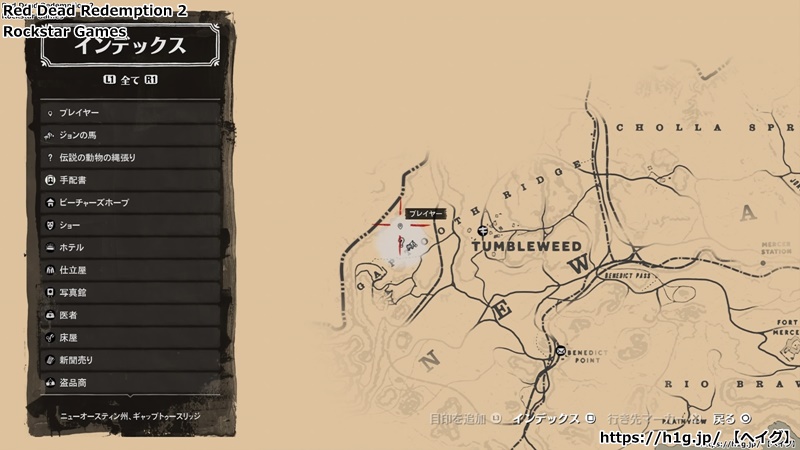
Task: Click the player marker on the map
Action: (401, 241)
